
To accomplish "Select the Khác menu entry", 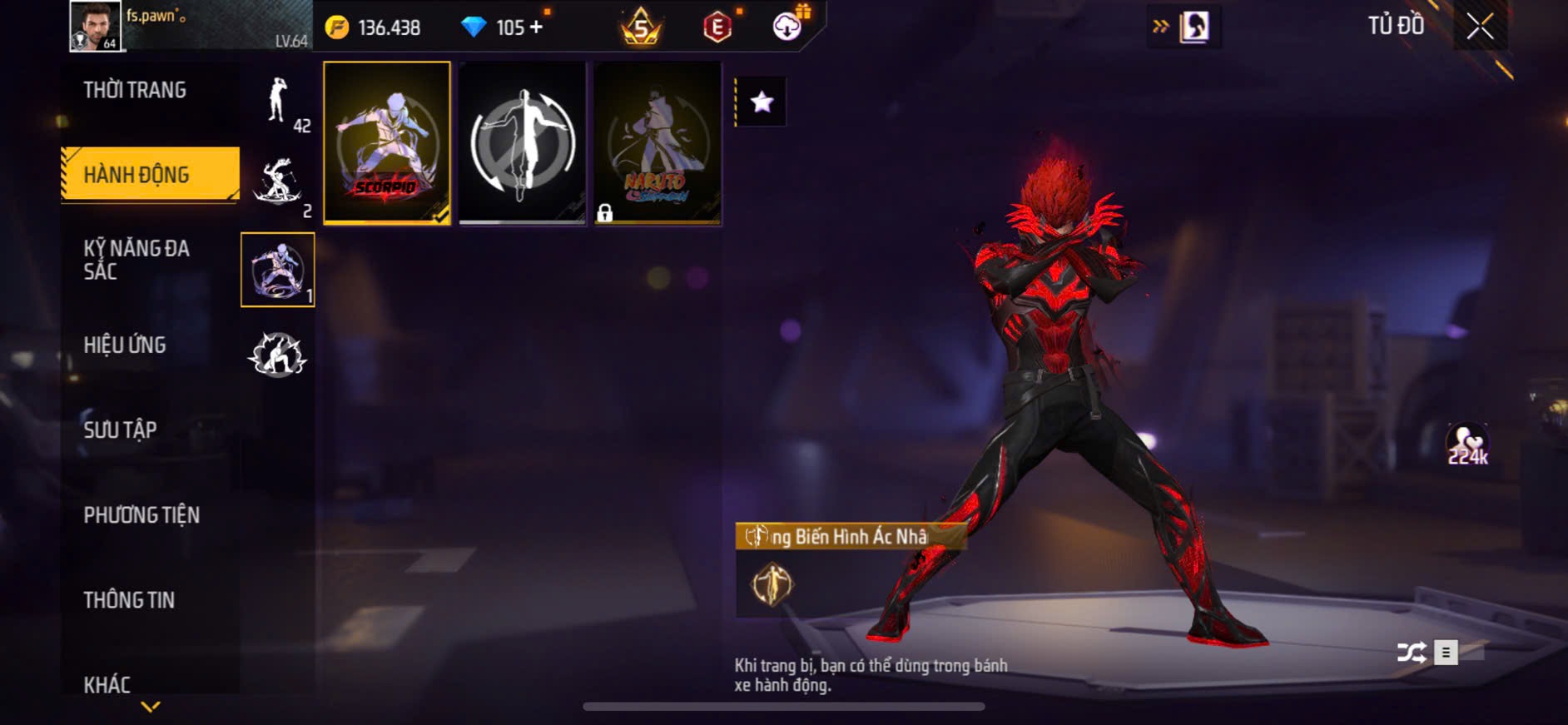I will [107, 684].
